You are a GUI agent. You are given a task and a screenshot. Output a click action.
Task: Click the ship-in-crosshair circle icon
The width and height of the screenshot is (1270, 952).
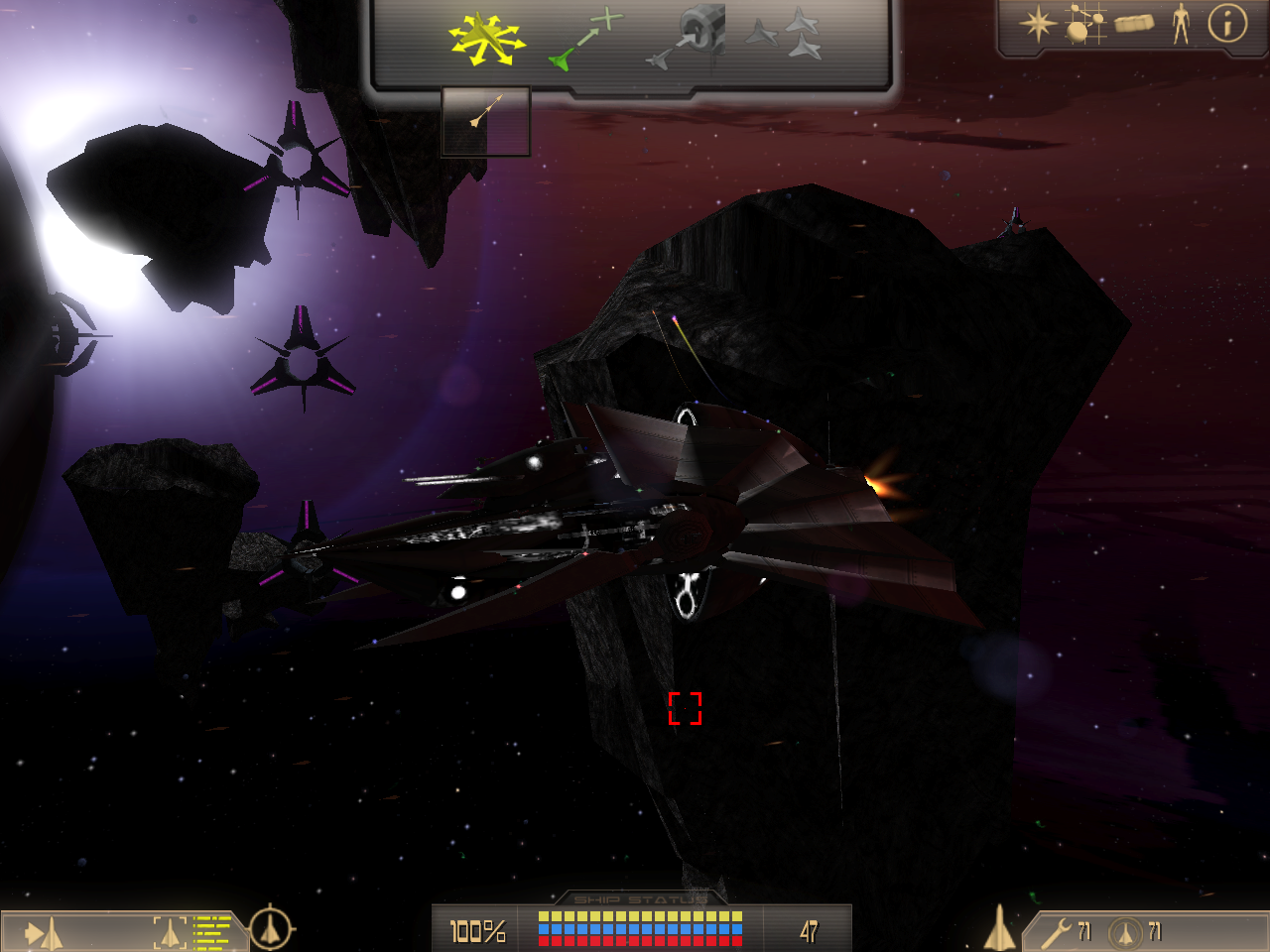click(270, 929)
